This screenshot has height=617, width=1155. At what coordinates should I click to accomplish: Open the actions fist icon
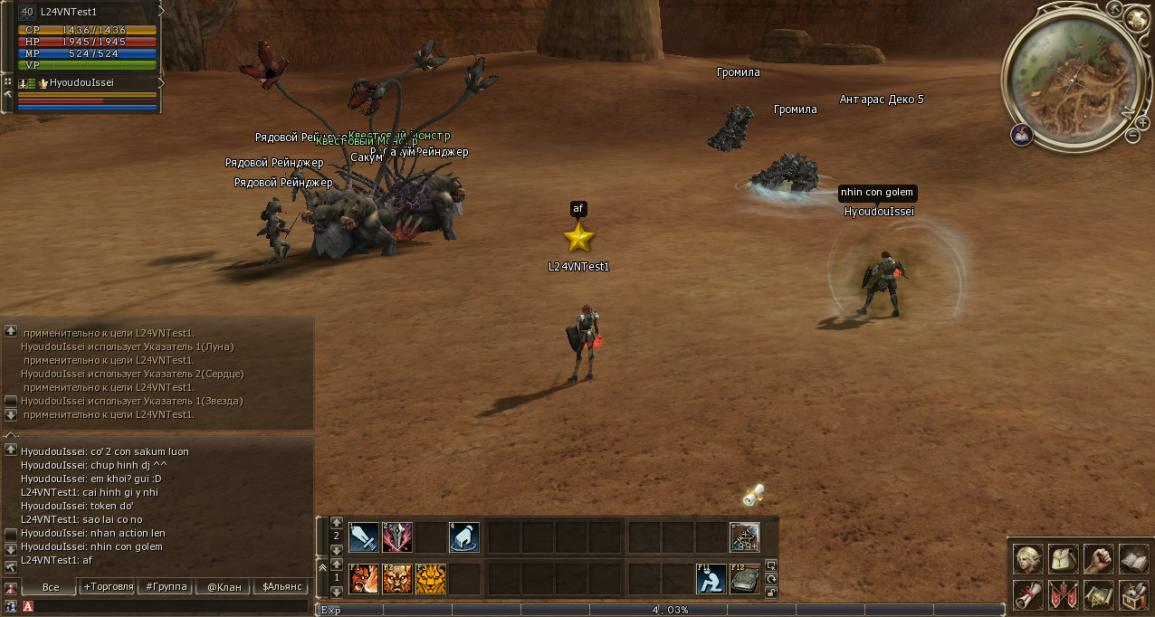(1098, 558)
